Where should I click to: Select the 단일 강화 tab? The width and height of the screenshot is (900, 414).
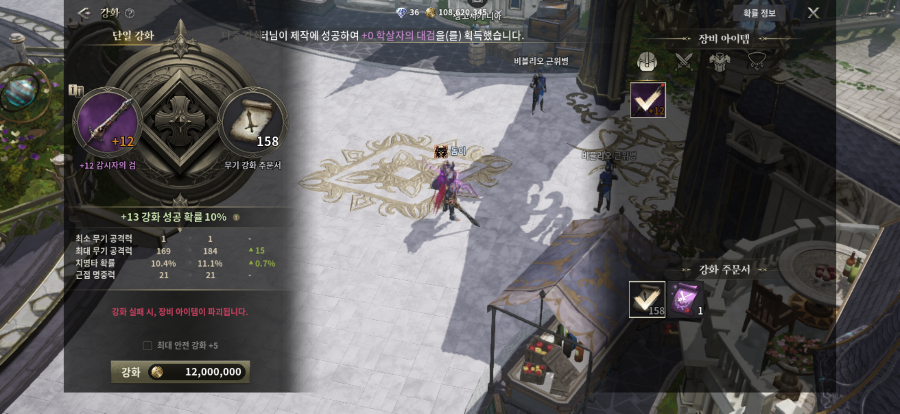click(130, 36)
